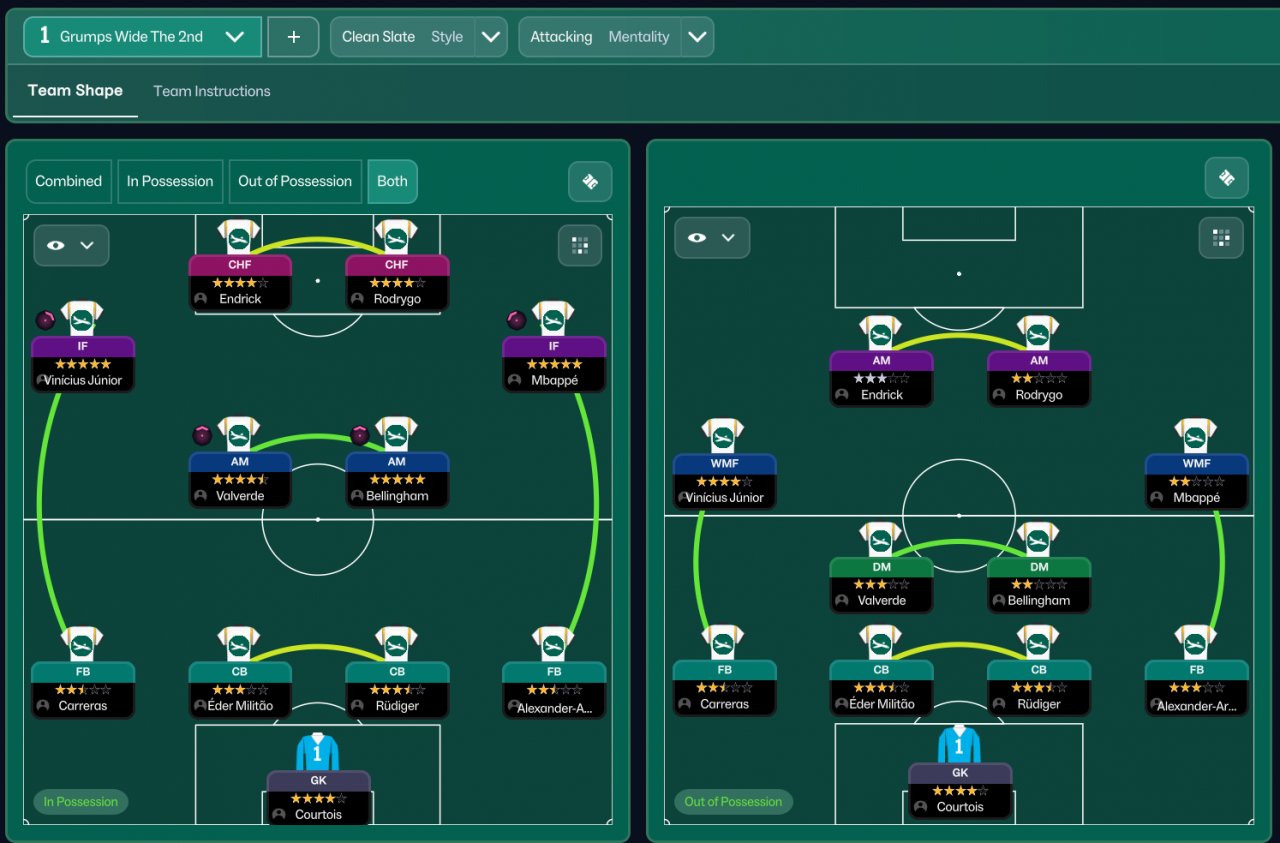Screen dimensions: 1280x843
Task: Select the Both view filter
Action: point(392,181)
